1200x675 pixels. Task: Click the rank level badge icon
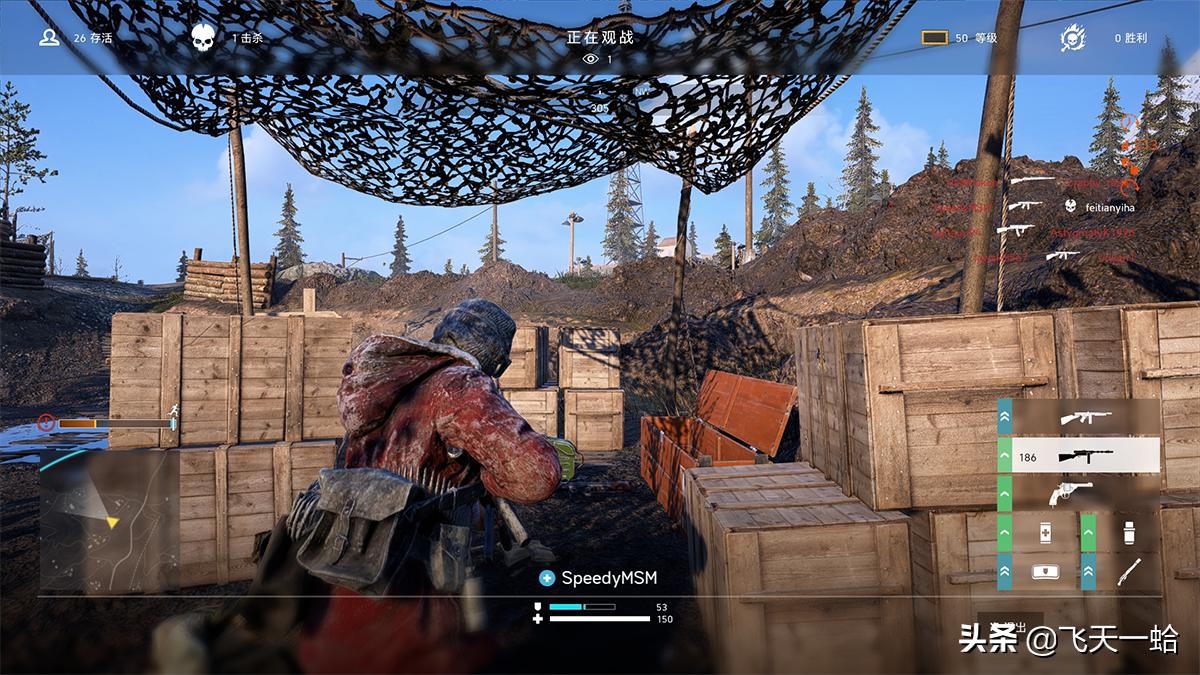[934, 38]
